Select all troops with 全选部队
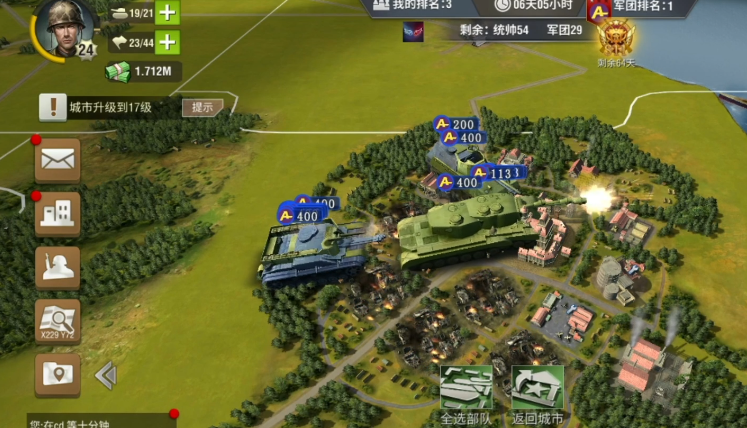The width and height of the screenshot is (747, 428). [x=467, y=394]
